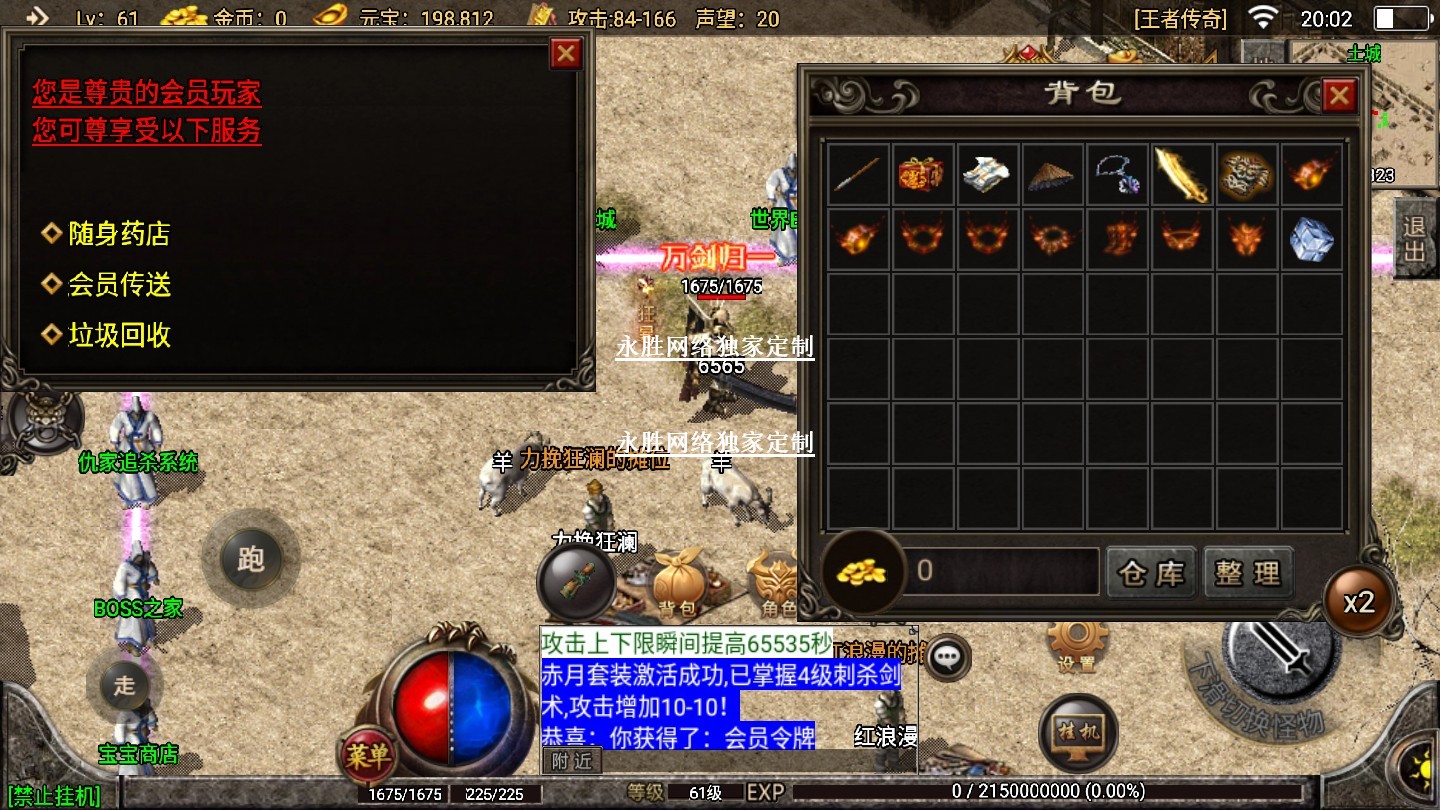
Task: Close the 背包 backpack window
Action: (x=1338, y=96)
